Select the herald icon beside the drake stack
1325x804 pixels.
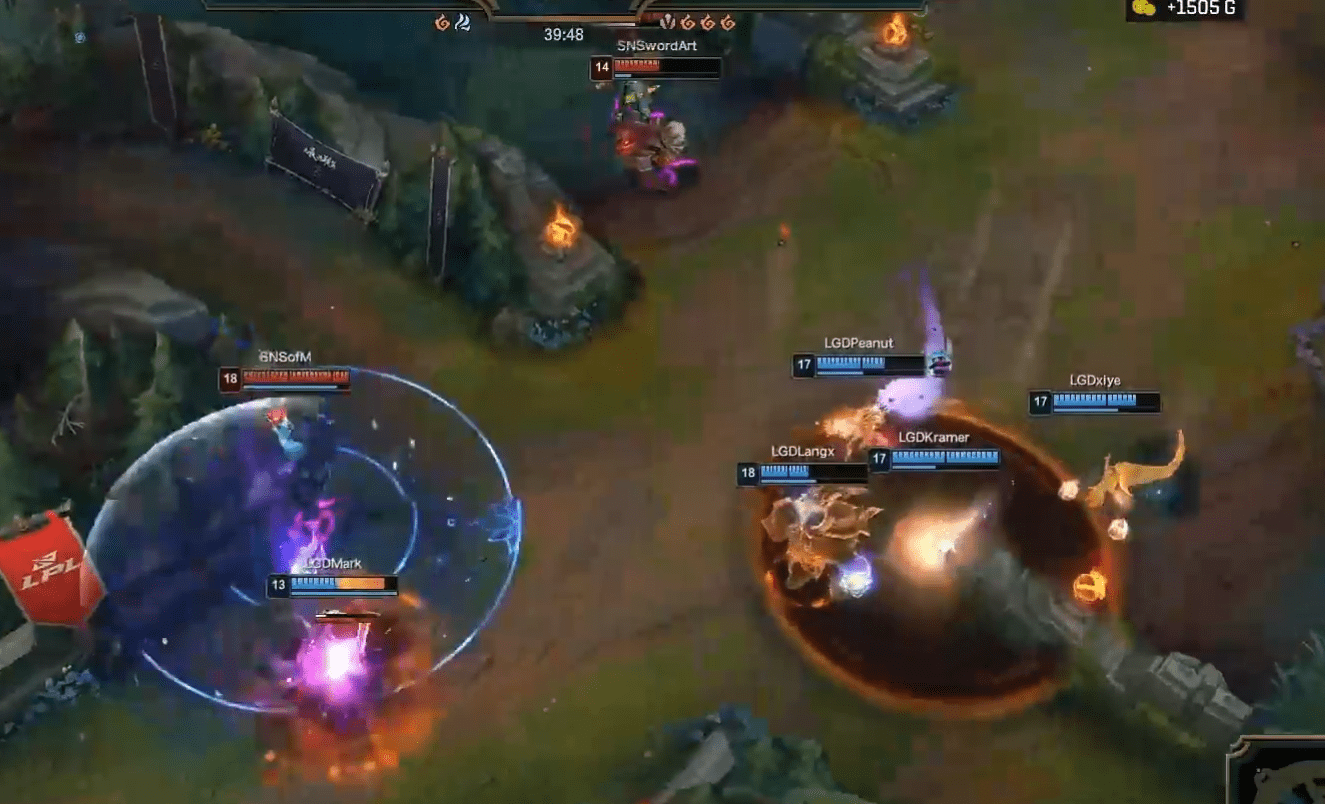[667, 22]
